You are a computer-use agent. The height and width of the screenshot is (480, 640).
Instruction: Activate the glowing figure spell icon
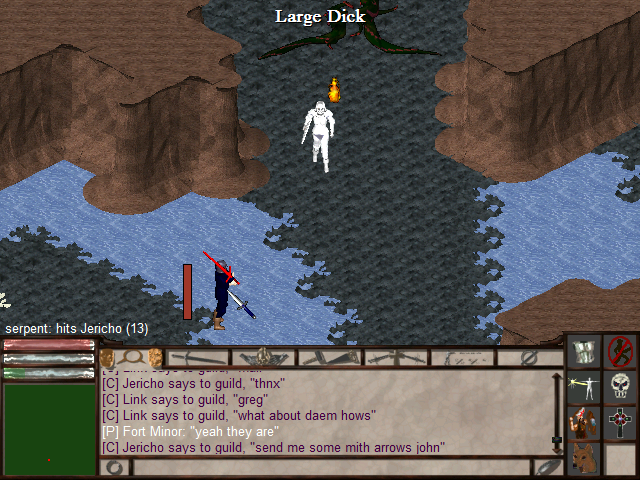click(584, 388)
